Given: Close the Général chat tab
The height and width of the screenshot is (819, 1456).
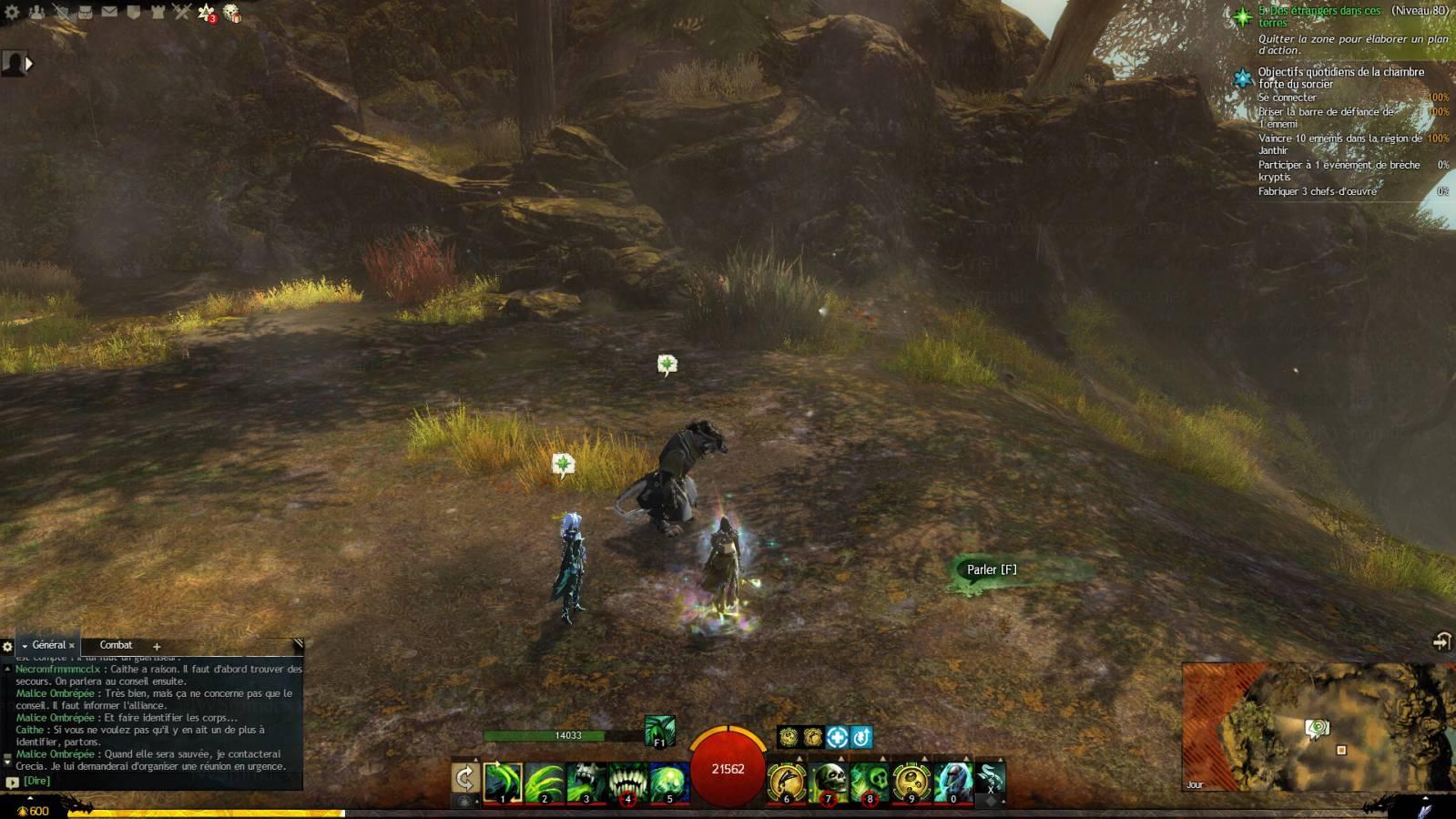Looking at the screenshot, I should tap(72, 646).
